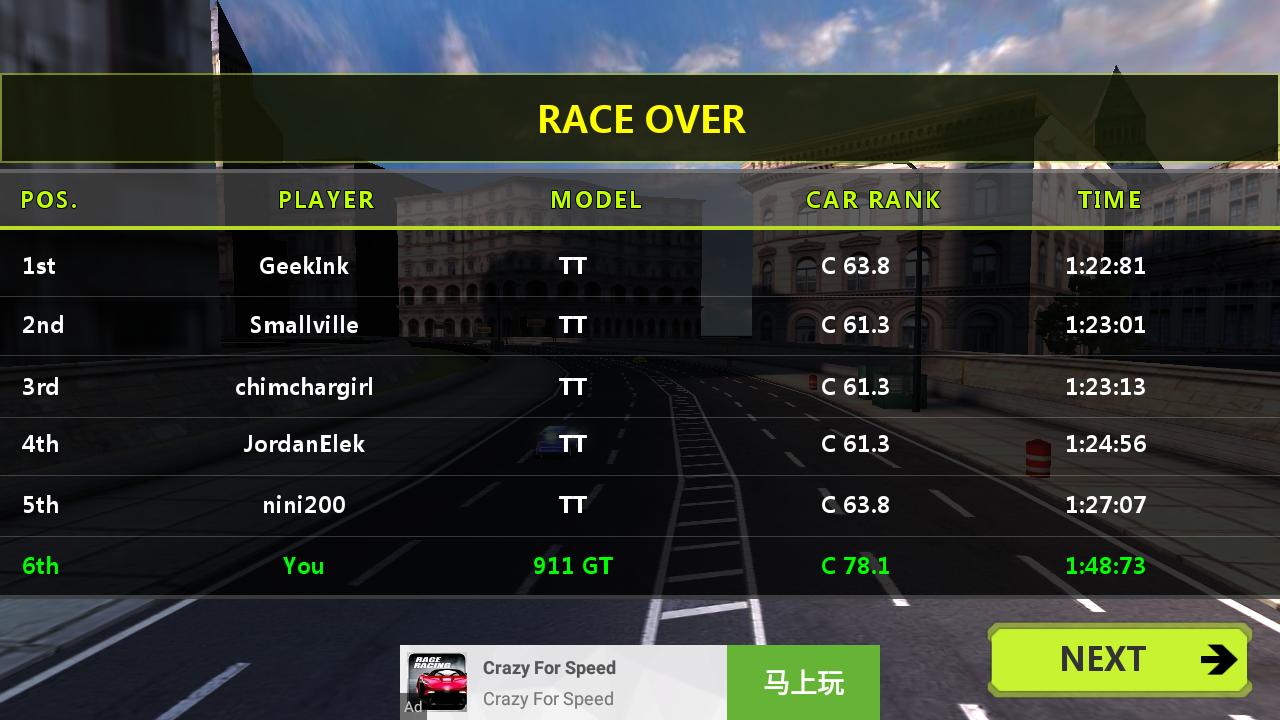Open the CAR RANK column header
The width and height of the screenshot is (1280, 720).
tap(873, 199)
